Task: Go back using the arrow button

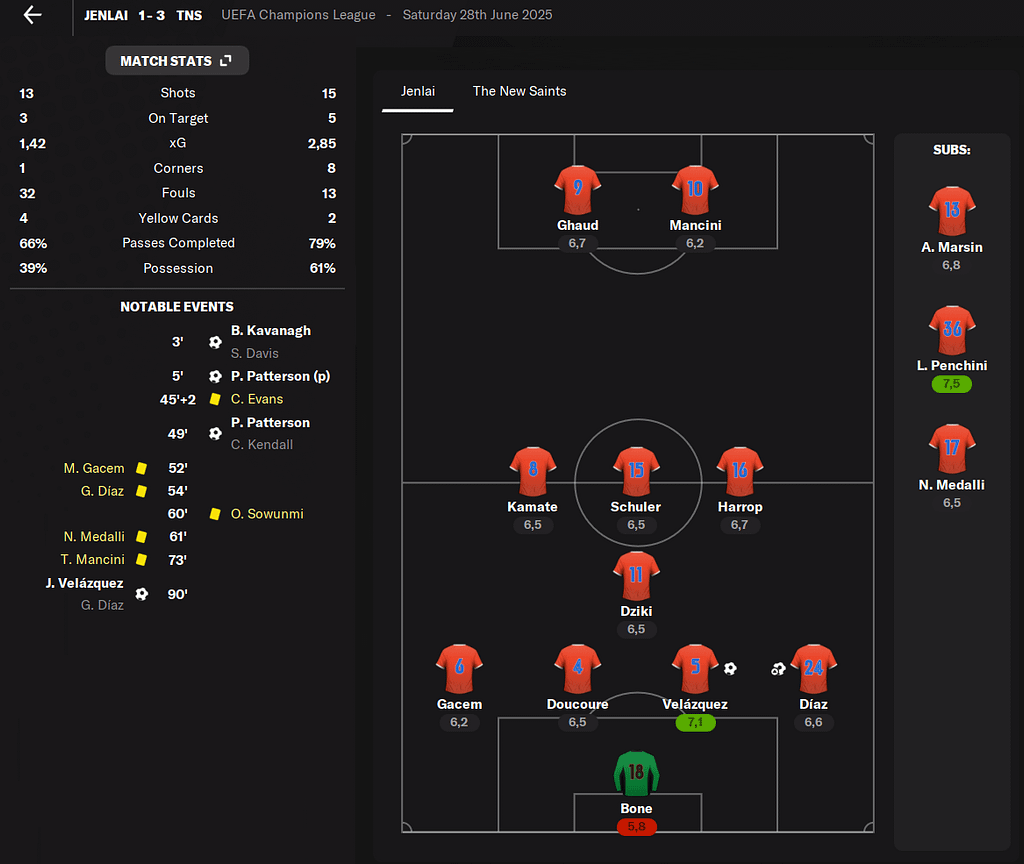Action: coord(33,15)
